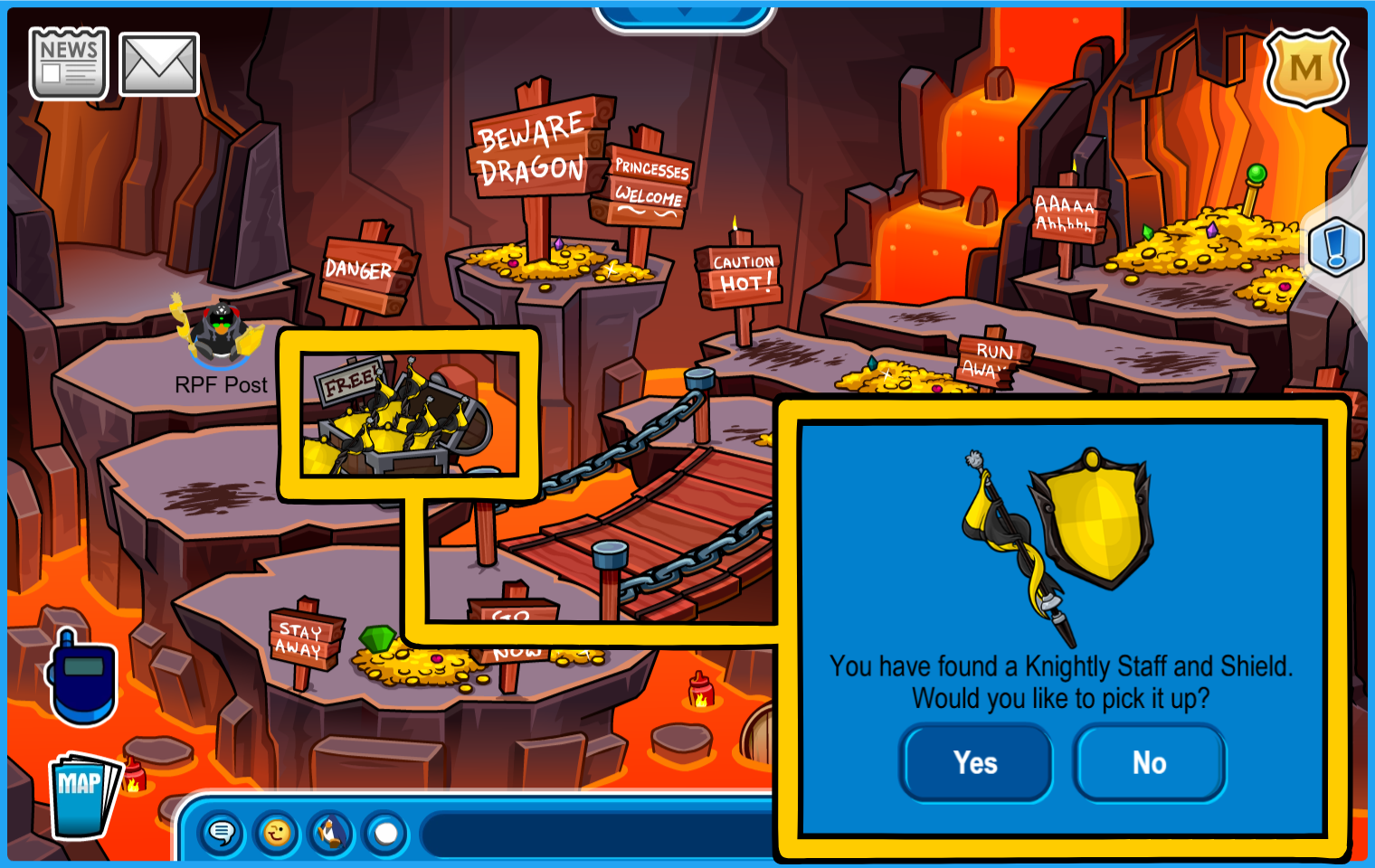The width and height of the screenshot is (1375, 868).
Task: Open the blue spy phone
Action: pyautogui.click(x=81, y=677)
